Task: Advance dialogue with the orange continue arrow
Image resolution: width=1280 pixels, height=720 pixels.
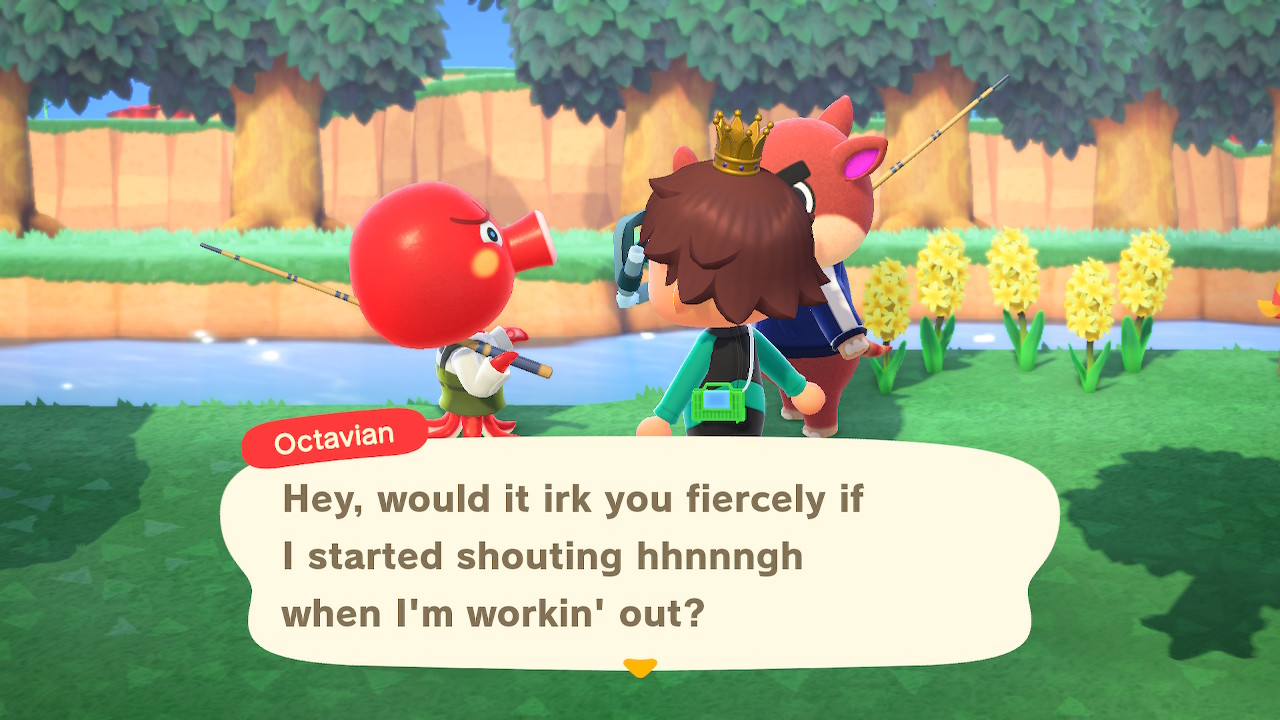Action: 639,666
